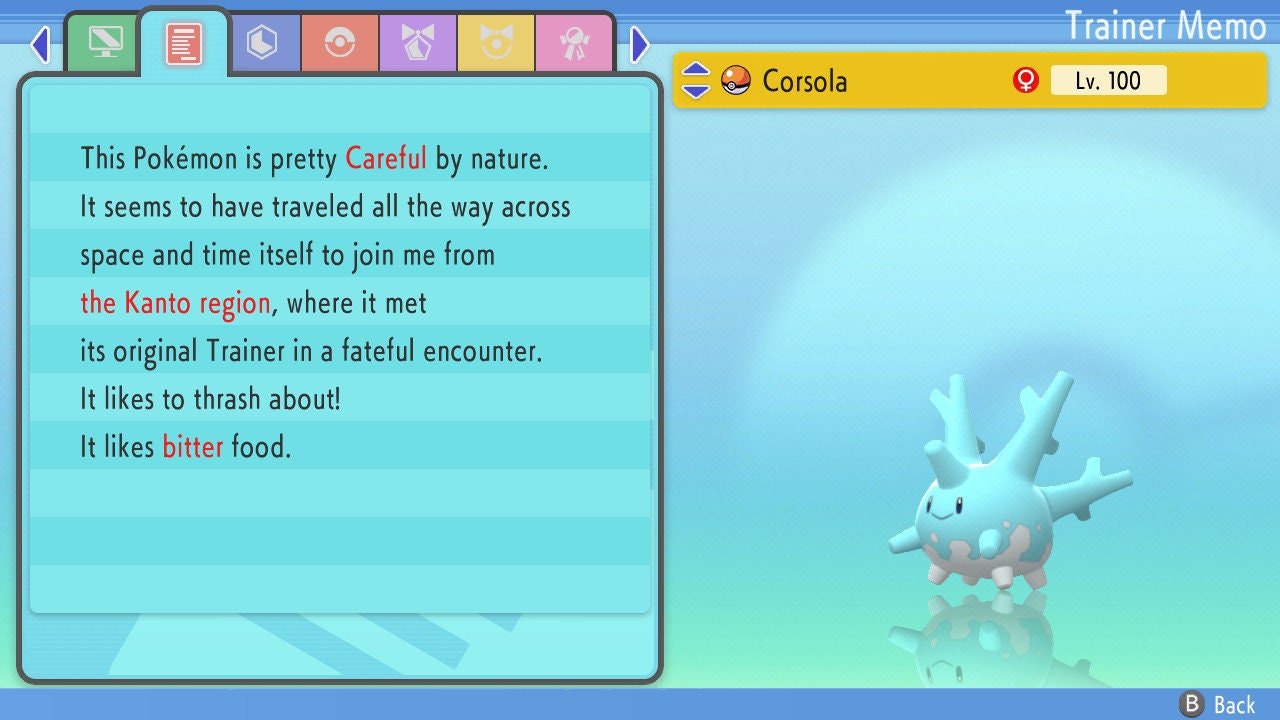The width and height of the screenshot is (1280, 720).
Task: Open the purple bow ribbon tab
Action: pos(418,43)
